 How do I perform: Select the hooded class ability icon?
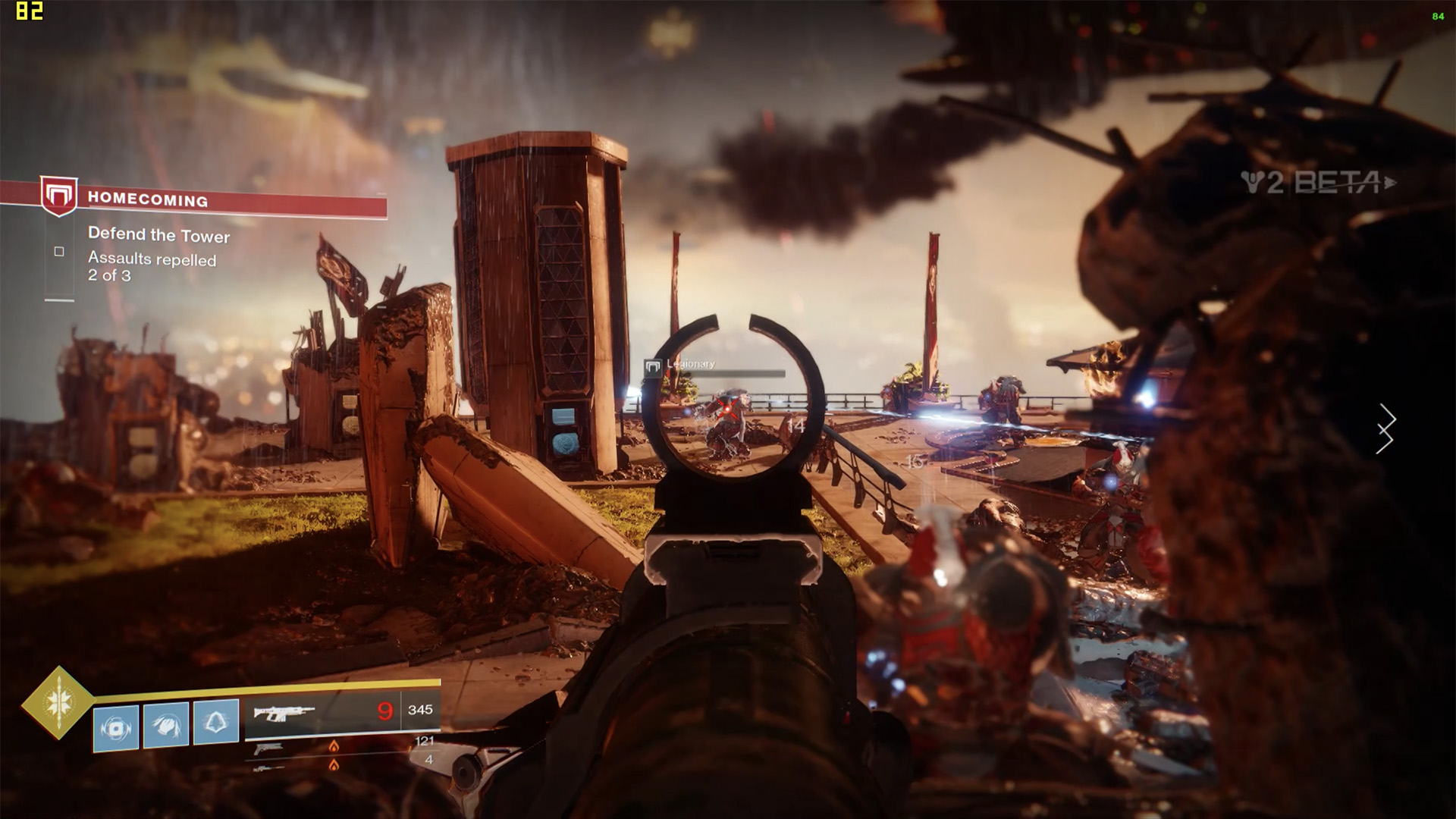point(216,722)
